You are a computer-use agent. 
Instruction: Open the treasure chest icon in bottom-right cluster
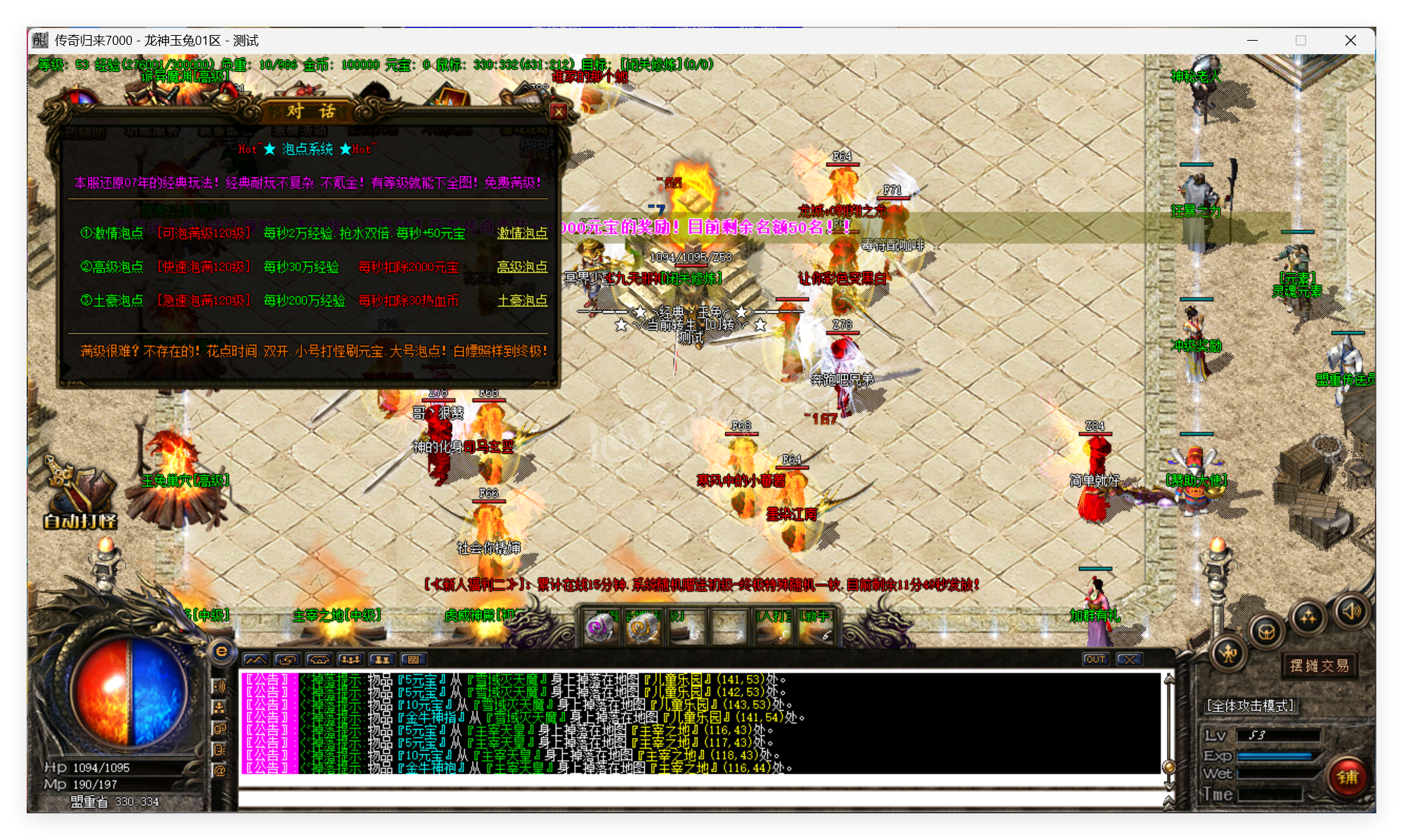pyautogui.click(x=1267, y=632)
